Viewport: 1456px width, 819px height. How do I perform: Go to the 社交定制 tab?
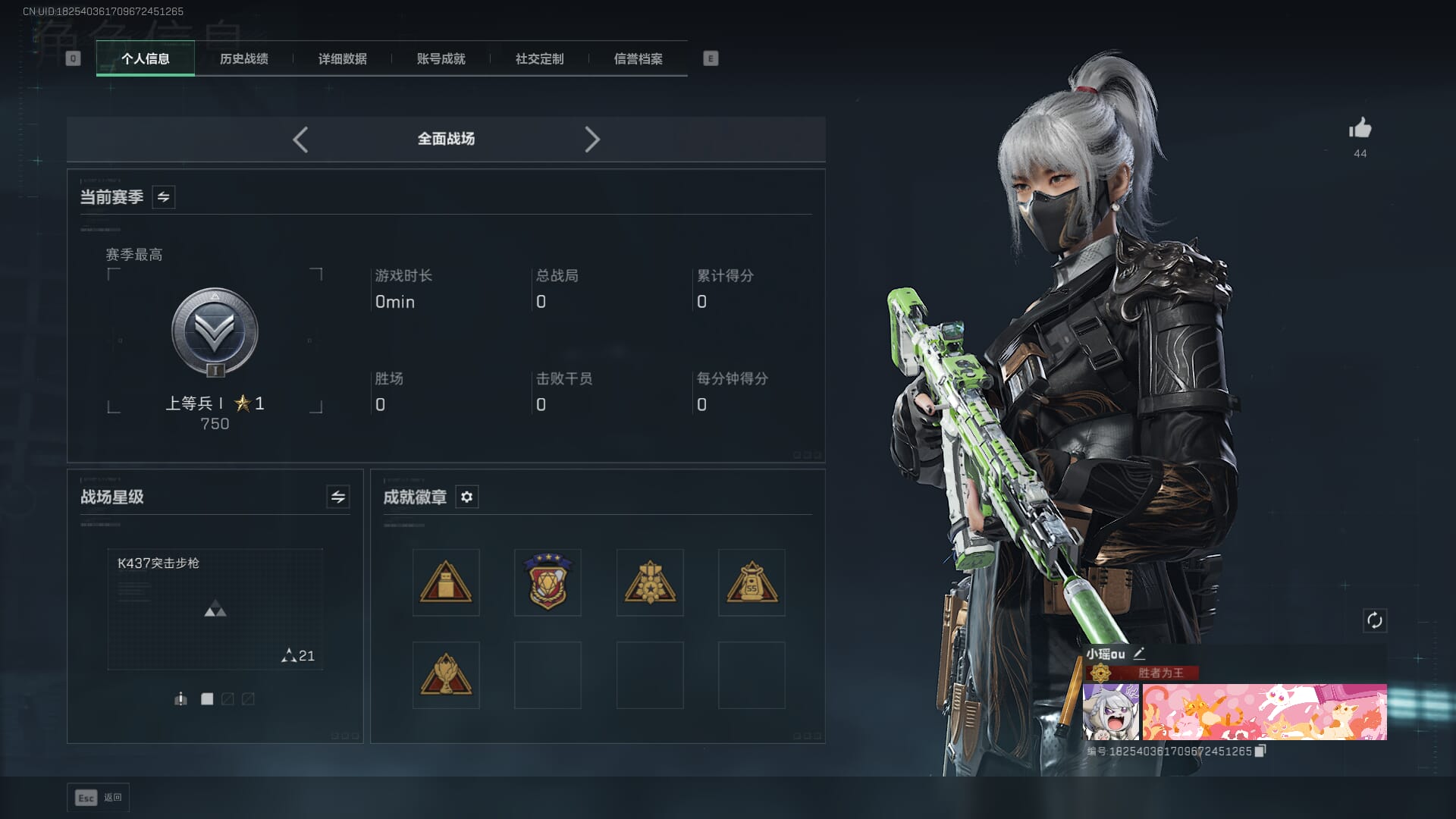pos(539,58)
